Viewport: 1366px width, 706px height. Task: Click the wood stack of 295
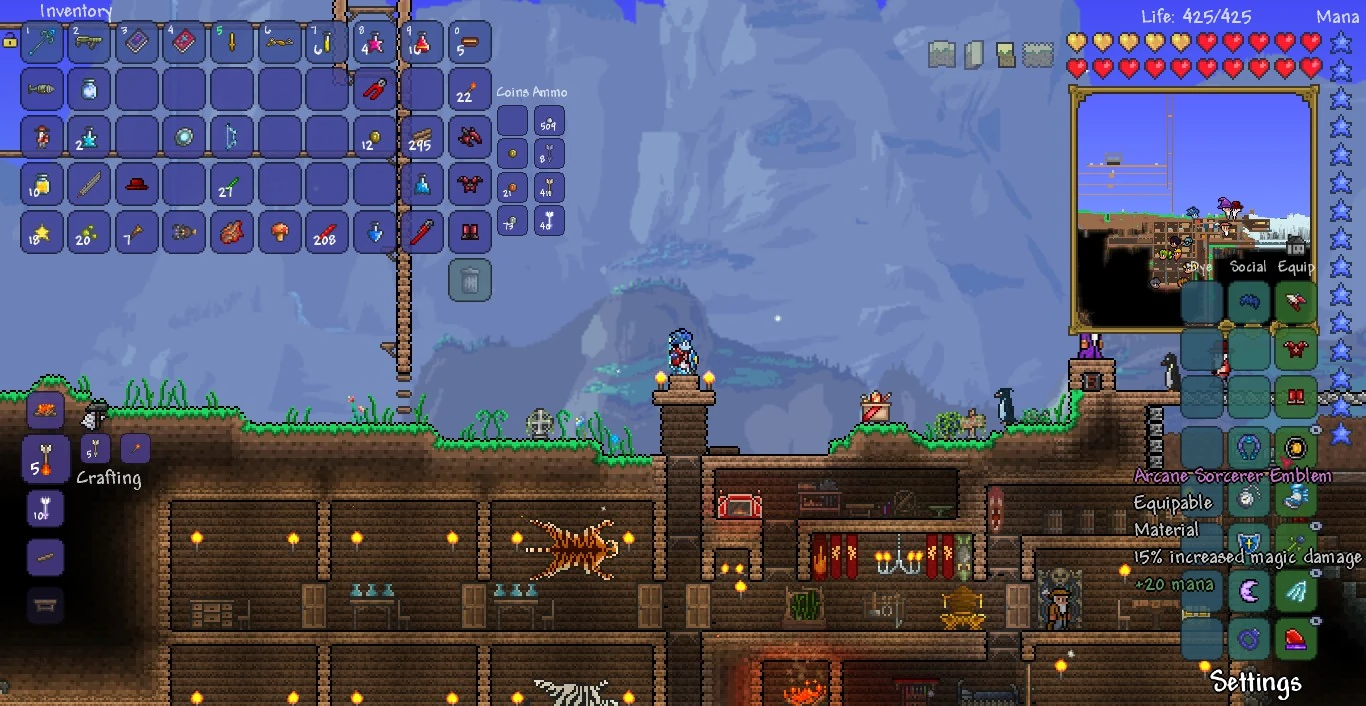(422, 138)
